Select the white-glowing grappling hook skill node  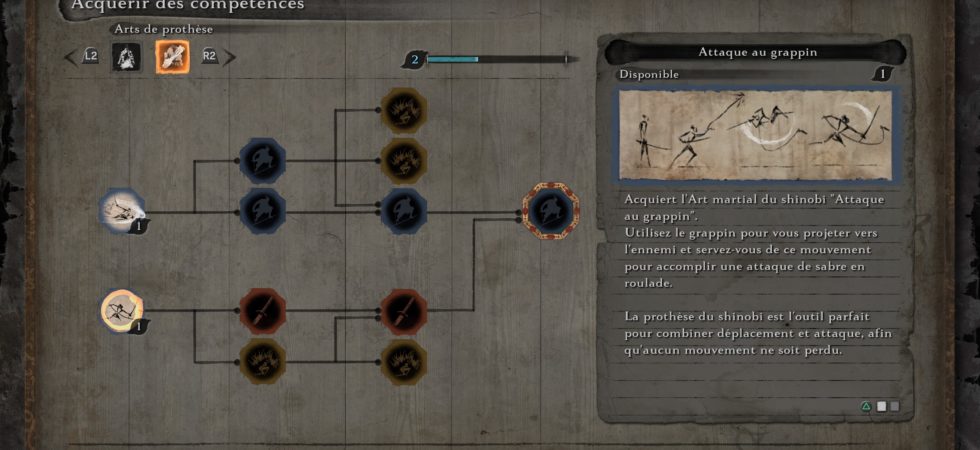pos(122,211)
